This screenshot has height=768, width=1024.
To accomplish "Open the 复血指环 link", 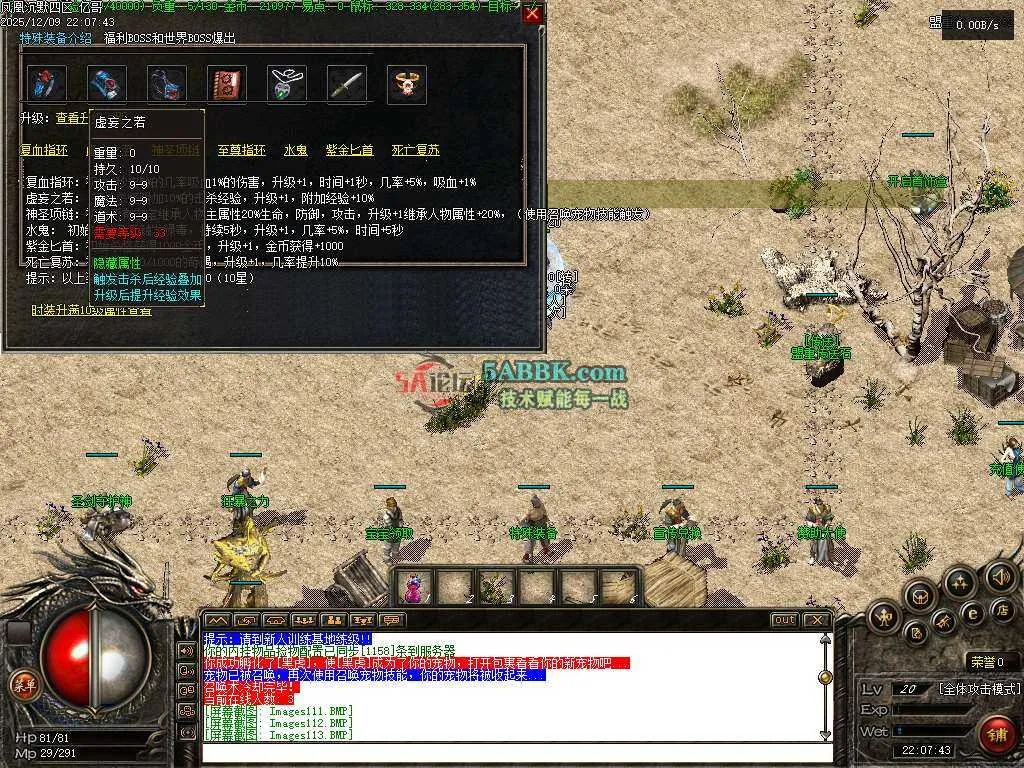I will click(x=44, y=151).
